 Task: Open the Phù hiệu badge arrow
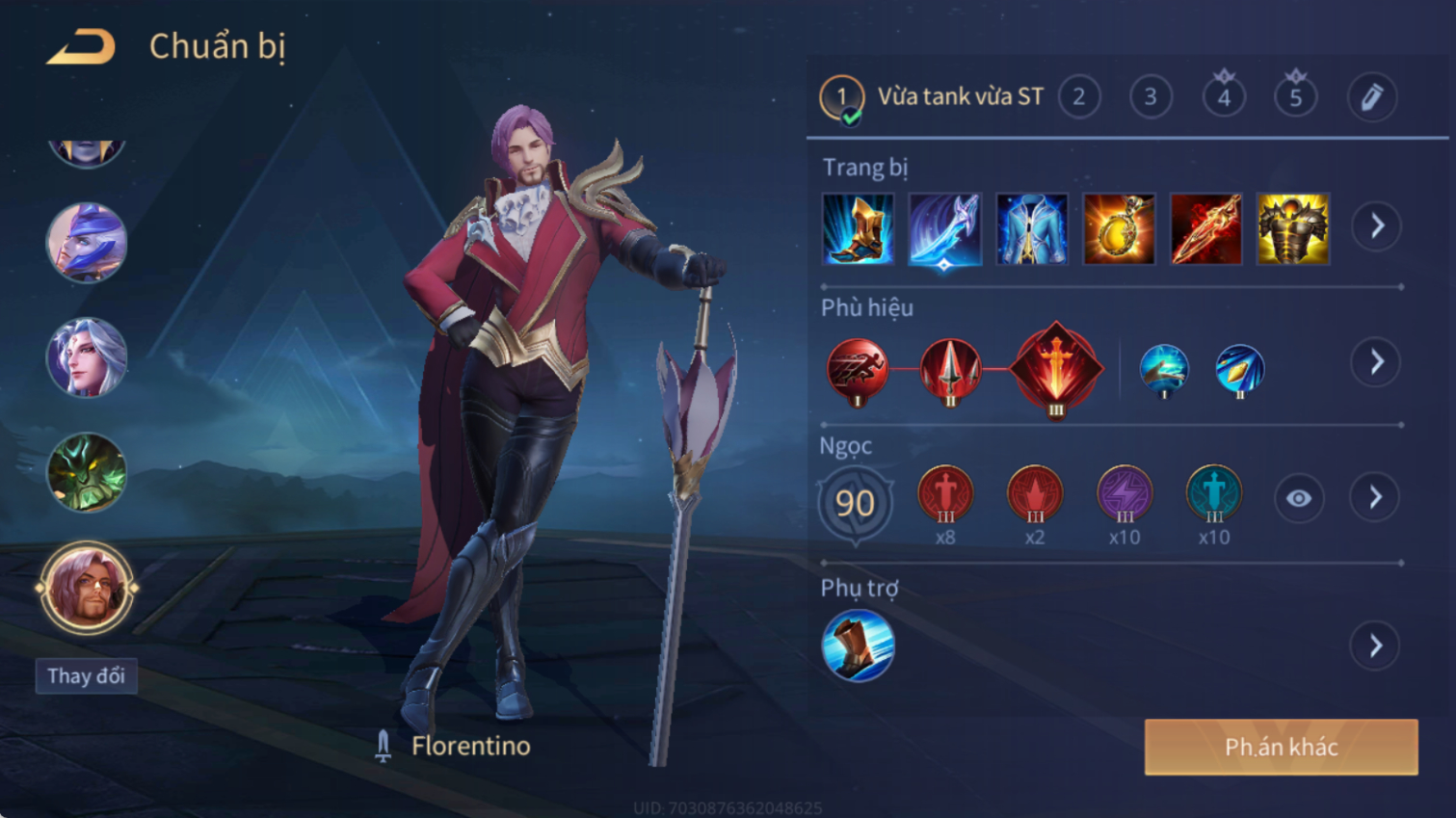1376,362
